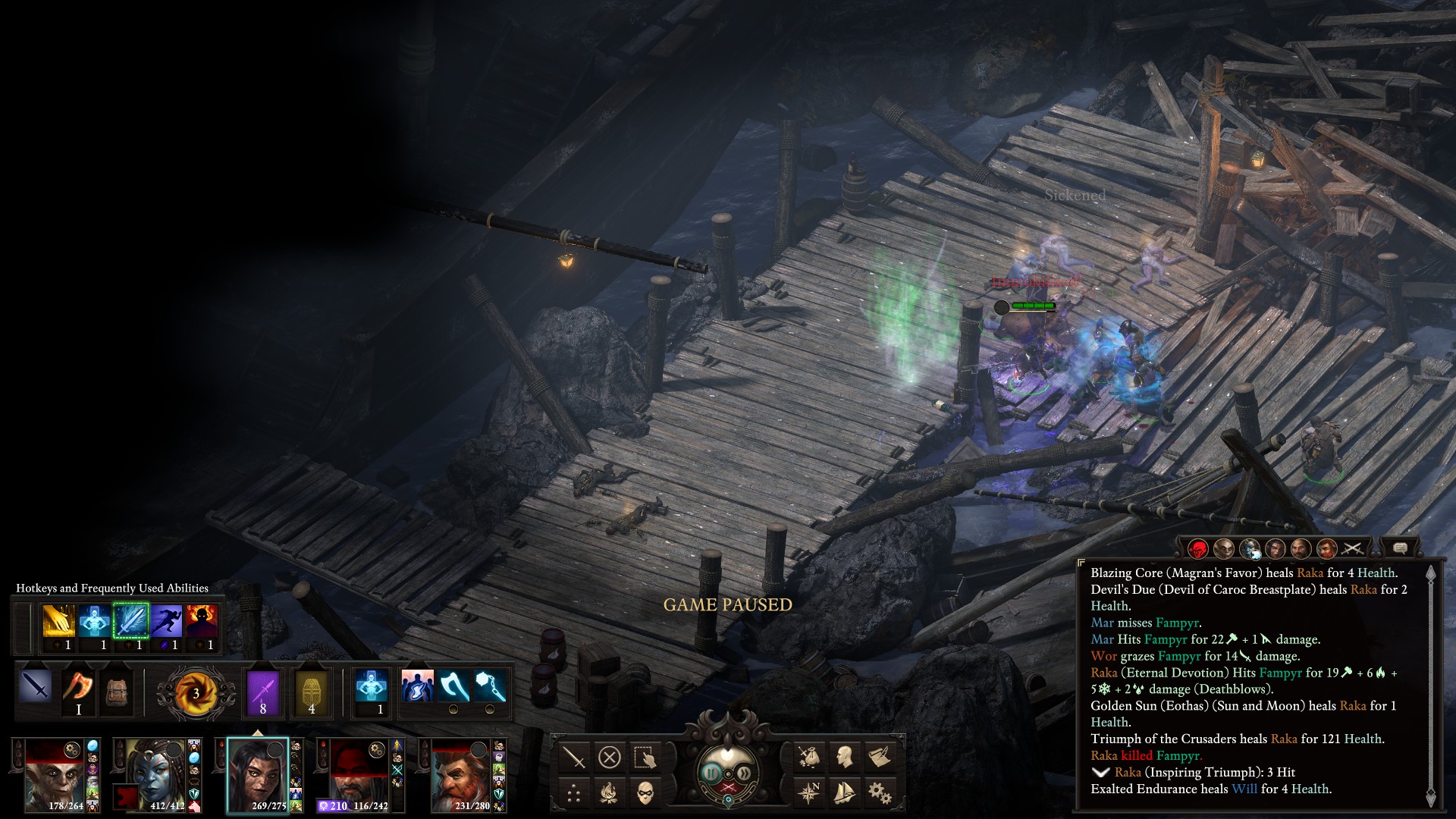Open the backpack quick items slot
This screenshot has height=819, width=1456.
(116, 692)
